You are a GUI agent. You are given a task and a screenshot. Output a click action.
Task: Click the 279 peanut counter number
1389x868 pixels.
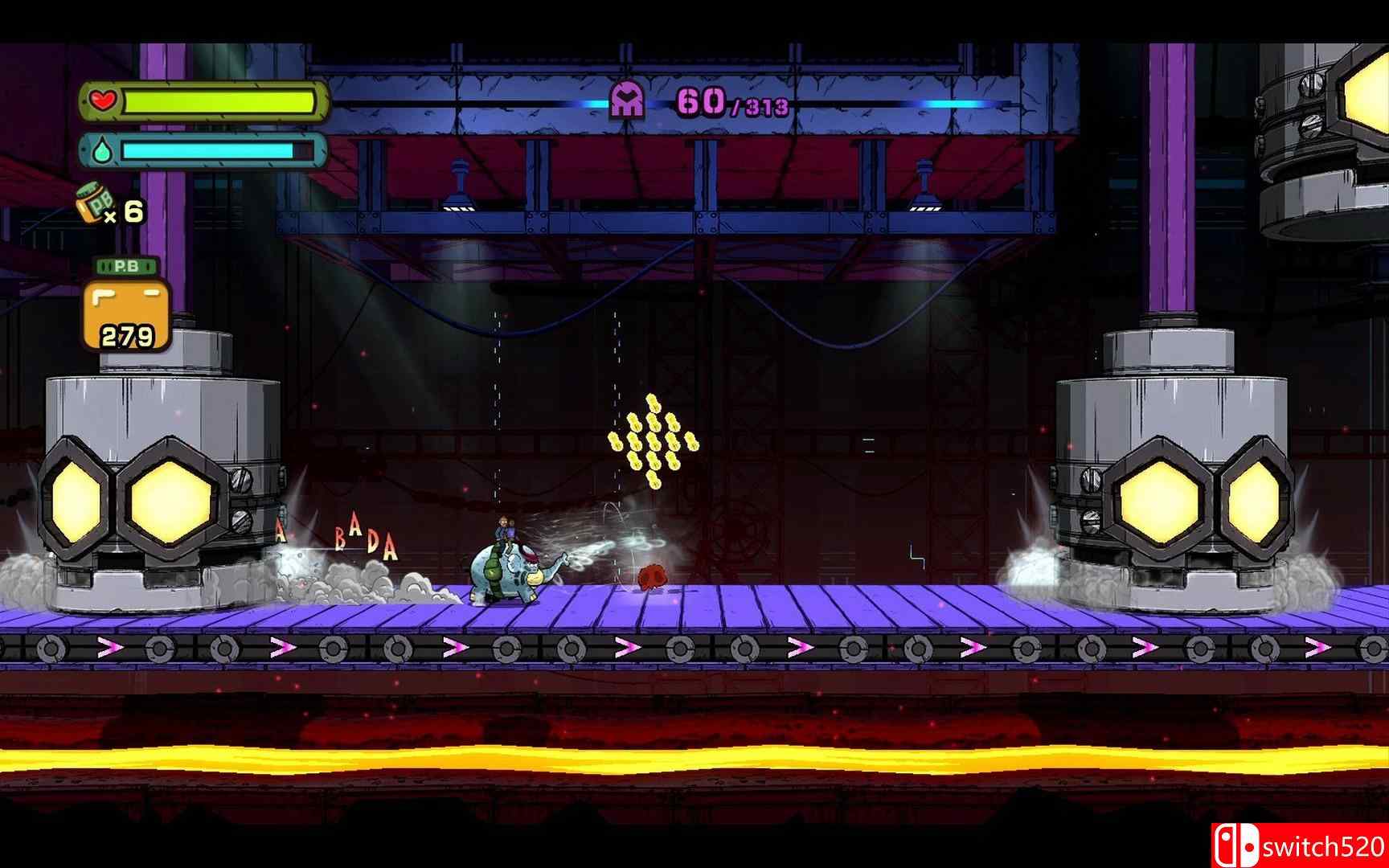[126, 334]
